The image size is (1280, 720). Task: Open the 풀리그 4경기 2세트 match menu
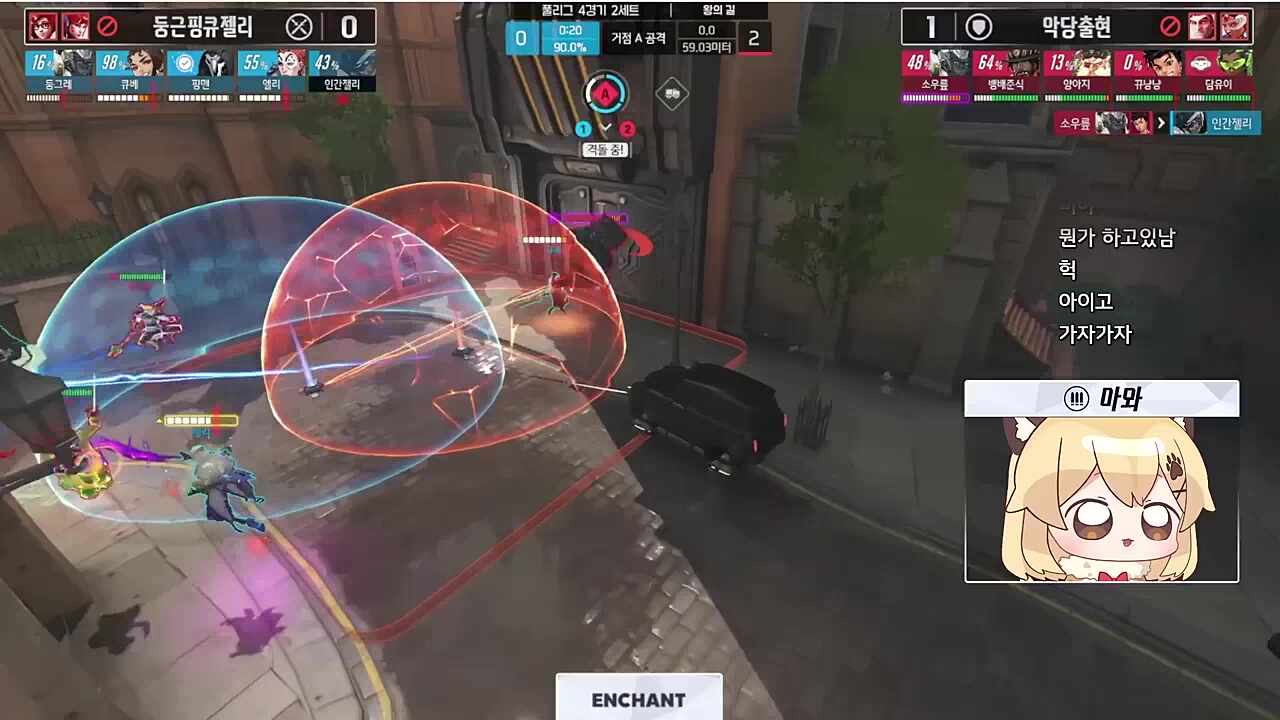coord(591,10)
